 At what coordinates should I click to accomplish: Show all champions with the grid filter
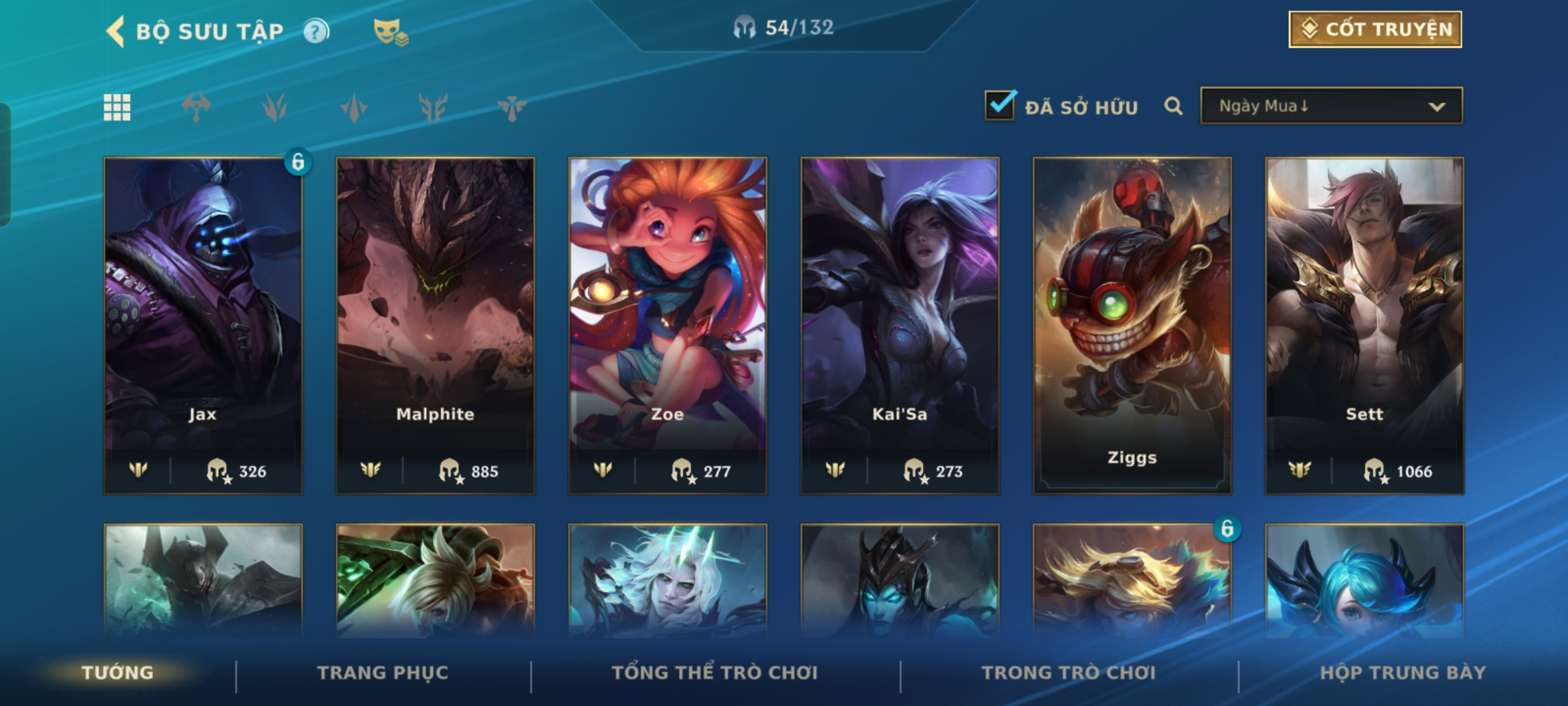coord(118,107)
